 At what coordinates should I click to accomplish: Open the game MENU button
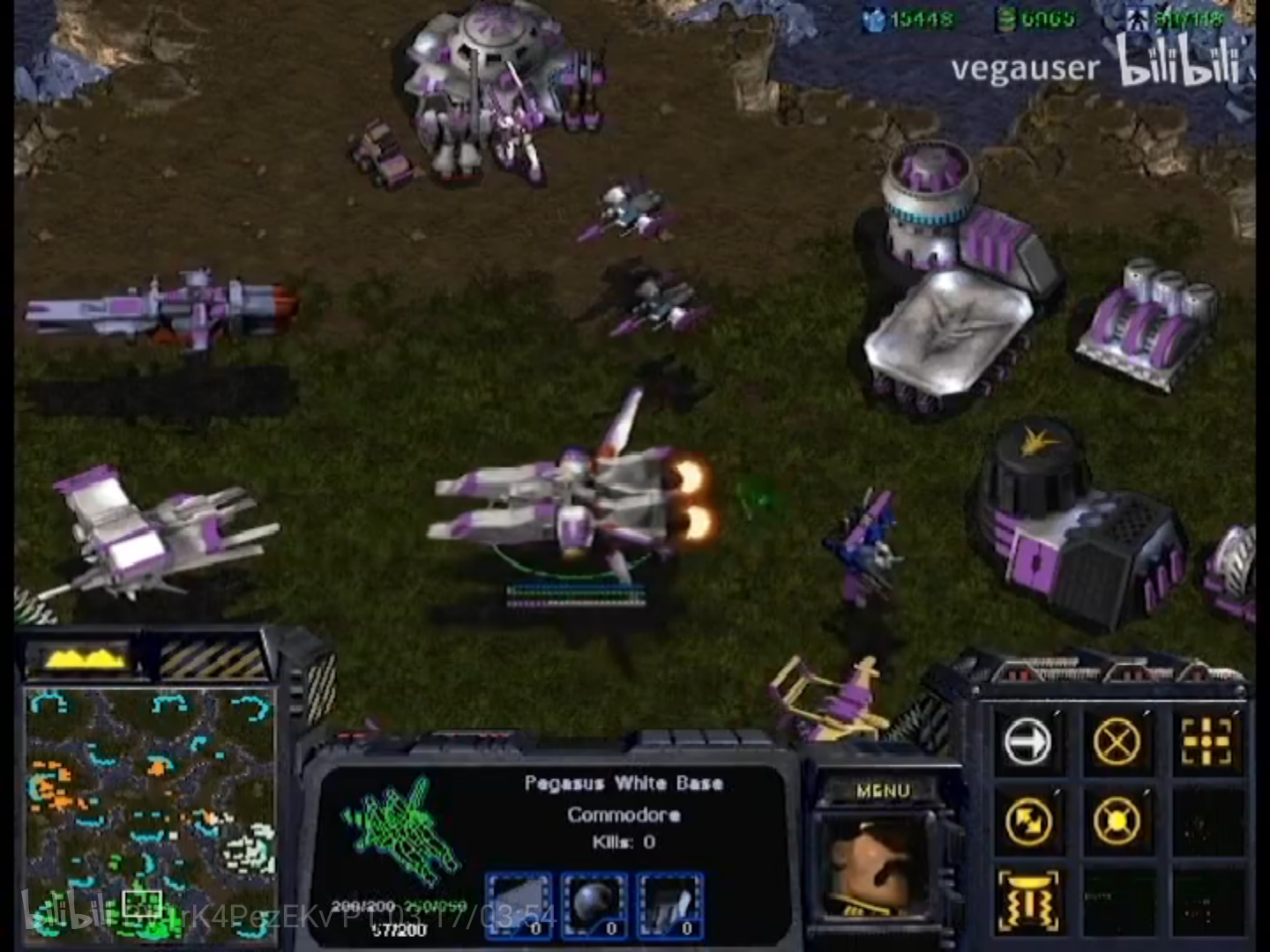[x=883, y=791]
